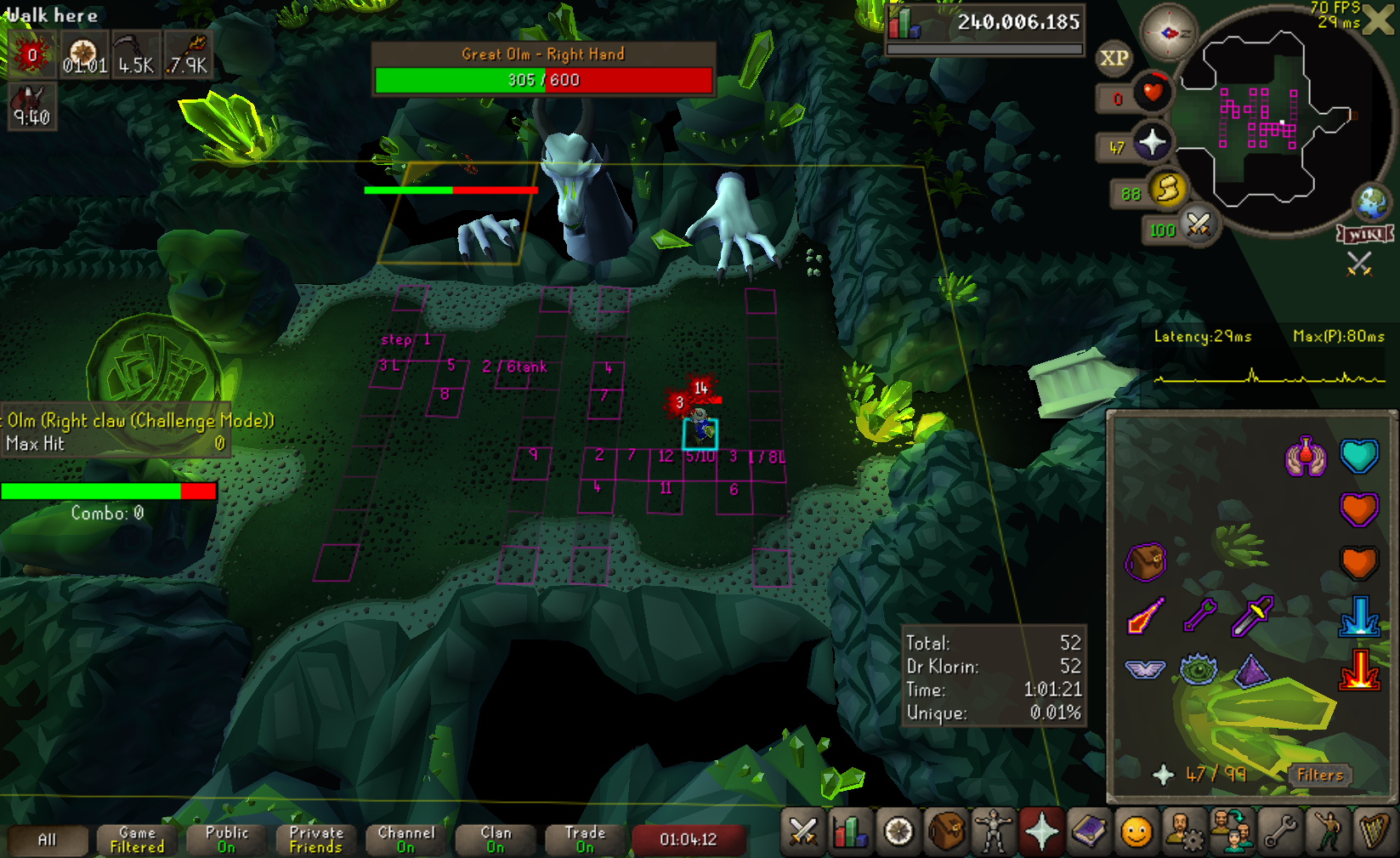Switch to the Skills tab
The width and height of the screenshot is (1400, 858).
click(x=851, y=832)
